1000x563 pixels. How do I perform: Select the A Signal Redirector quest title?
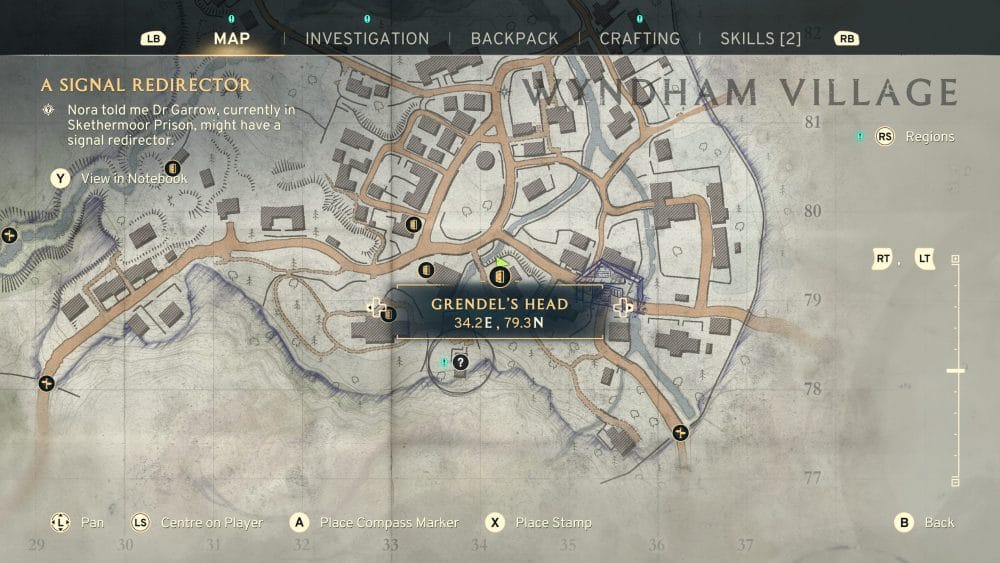pos(146,85)
